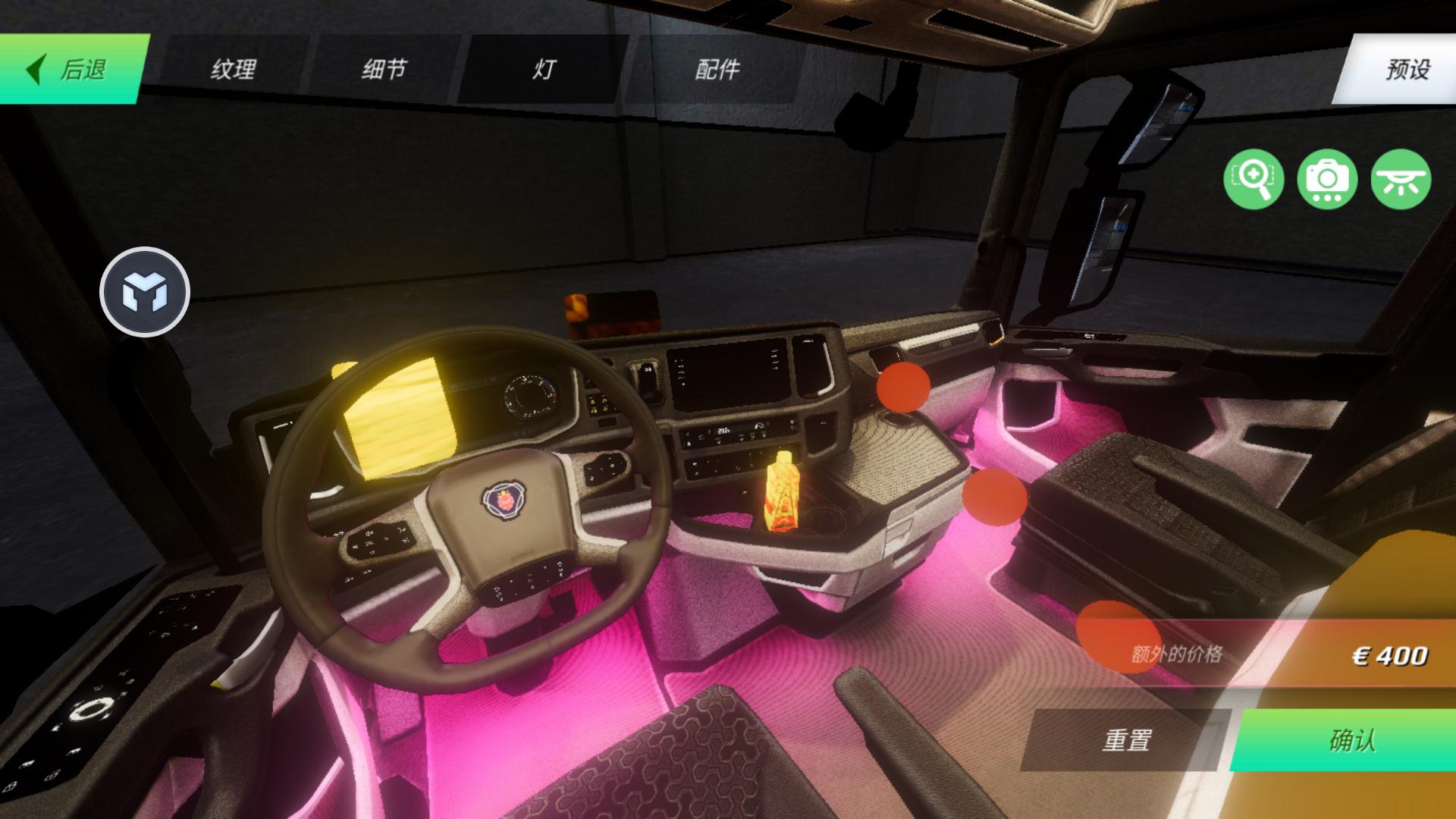Select the 灯 lights tab
Image resolution: width=1456 pixels, height=819 pixels.
(544, 69)
